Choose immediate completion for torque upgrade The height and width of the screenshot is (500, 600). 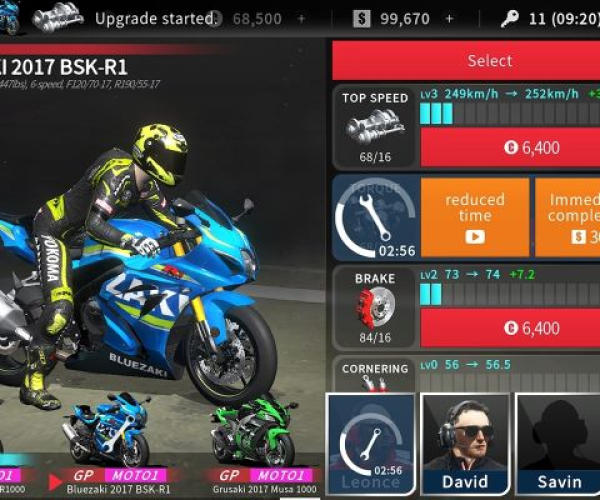pos(568,216)
